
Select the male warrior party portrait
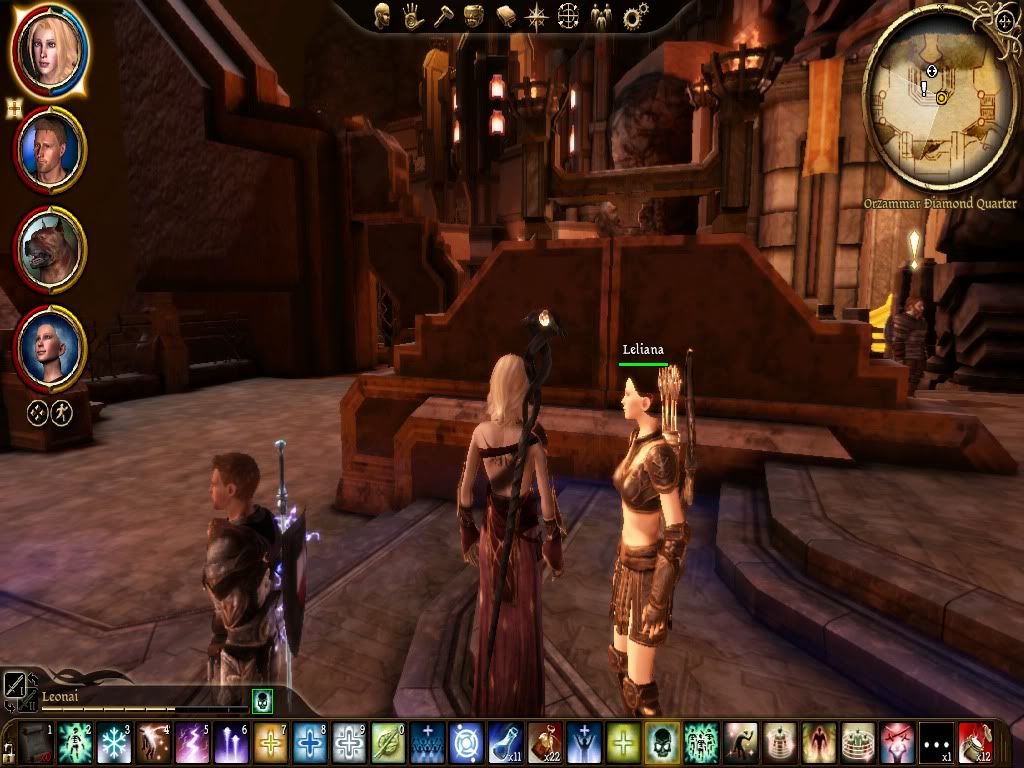coord(50,148)
